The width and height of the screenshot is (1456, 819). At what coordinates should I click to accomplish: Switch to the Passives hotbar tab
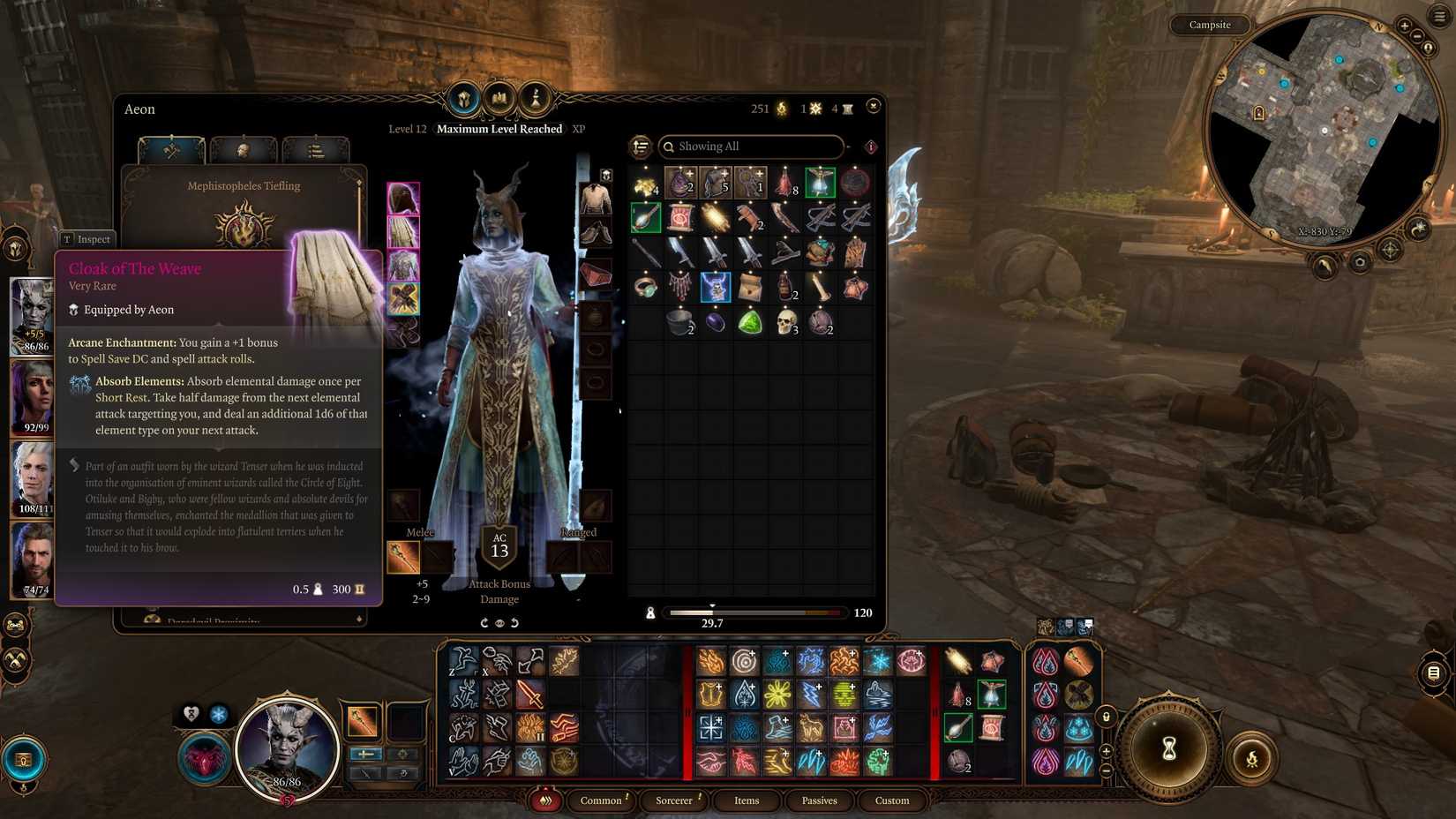pyautogui.click(x=819, y=800)
